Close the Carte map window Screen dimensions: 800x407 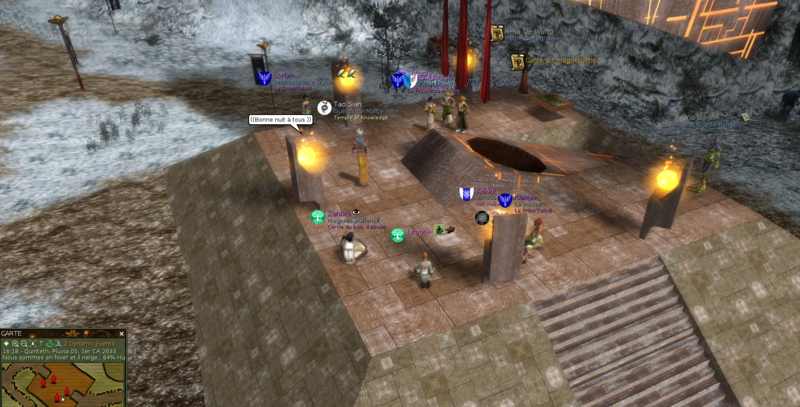point(122,334)
